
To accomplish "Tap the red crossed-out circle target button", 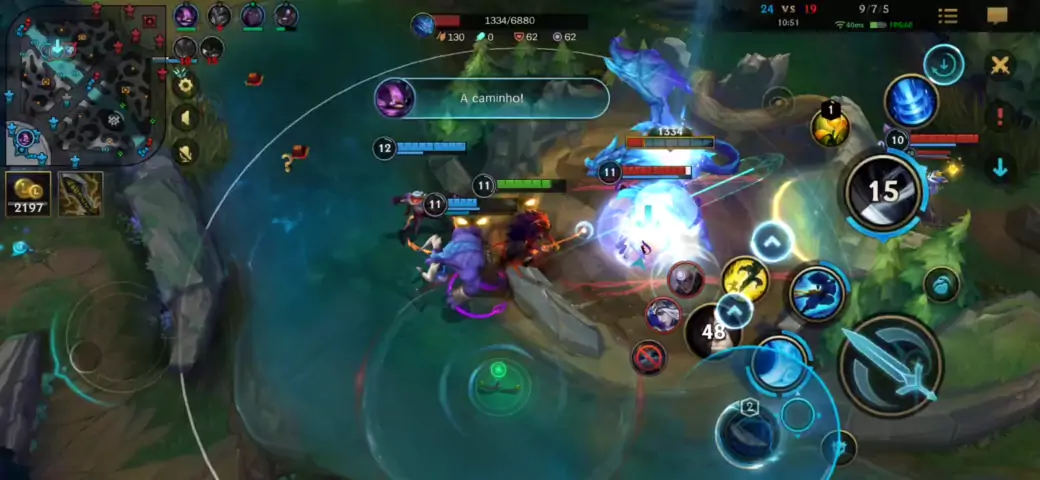I will tap(648, 356).
